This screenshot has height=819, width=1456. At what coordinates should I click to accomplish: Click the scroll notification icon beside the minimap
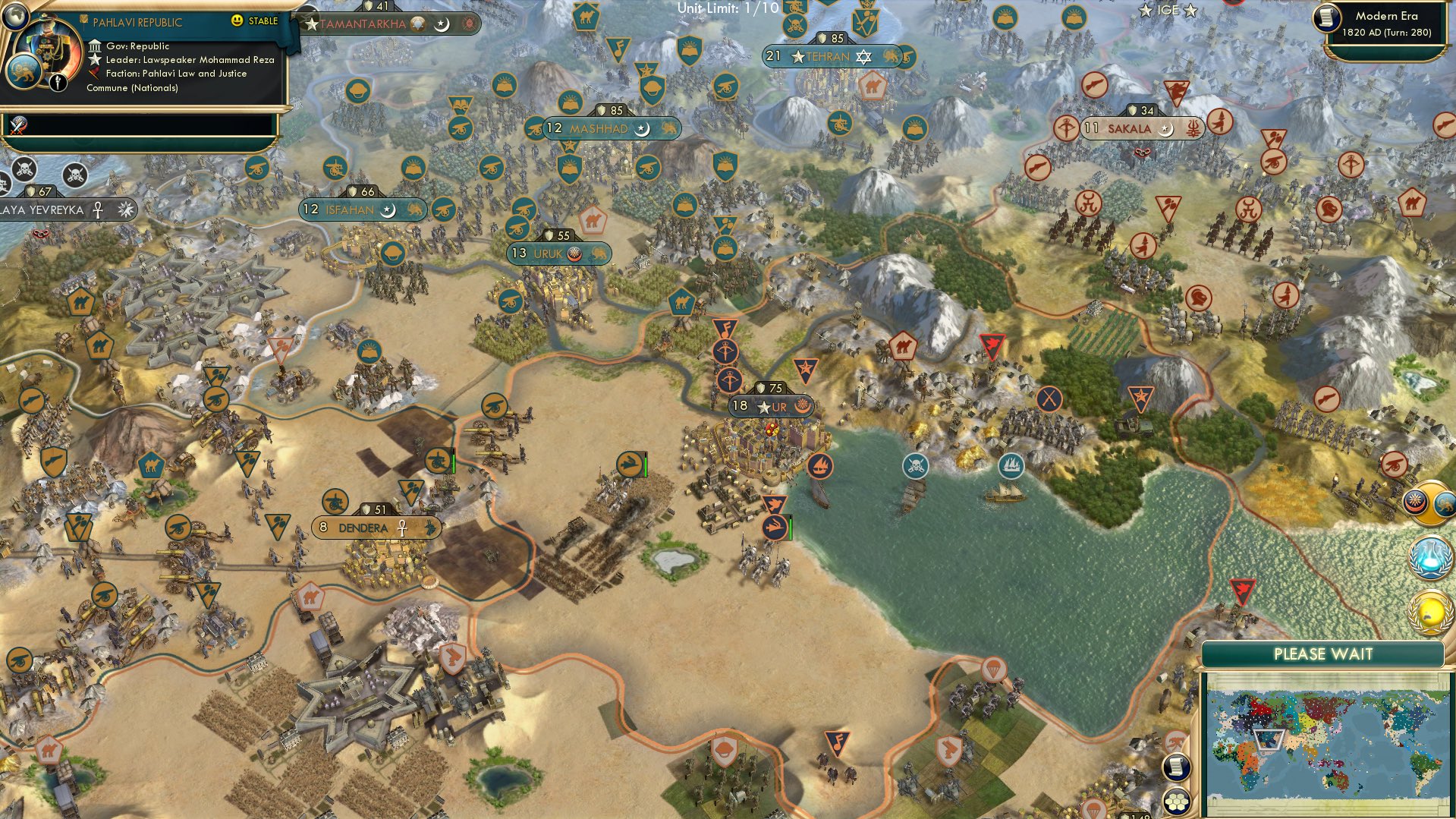[x=1176, y=767]
